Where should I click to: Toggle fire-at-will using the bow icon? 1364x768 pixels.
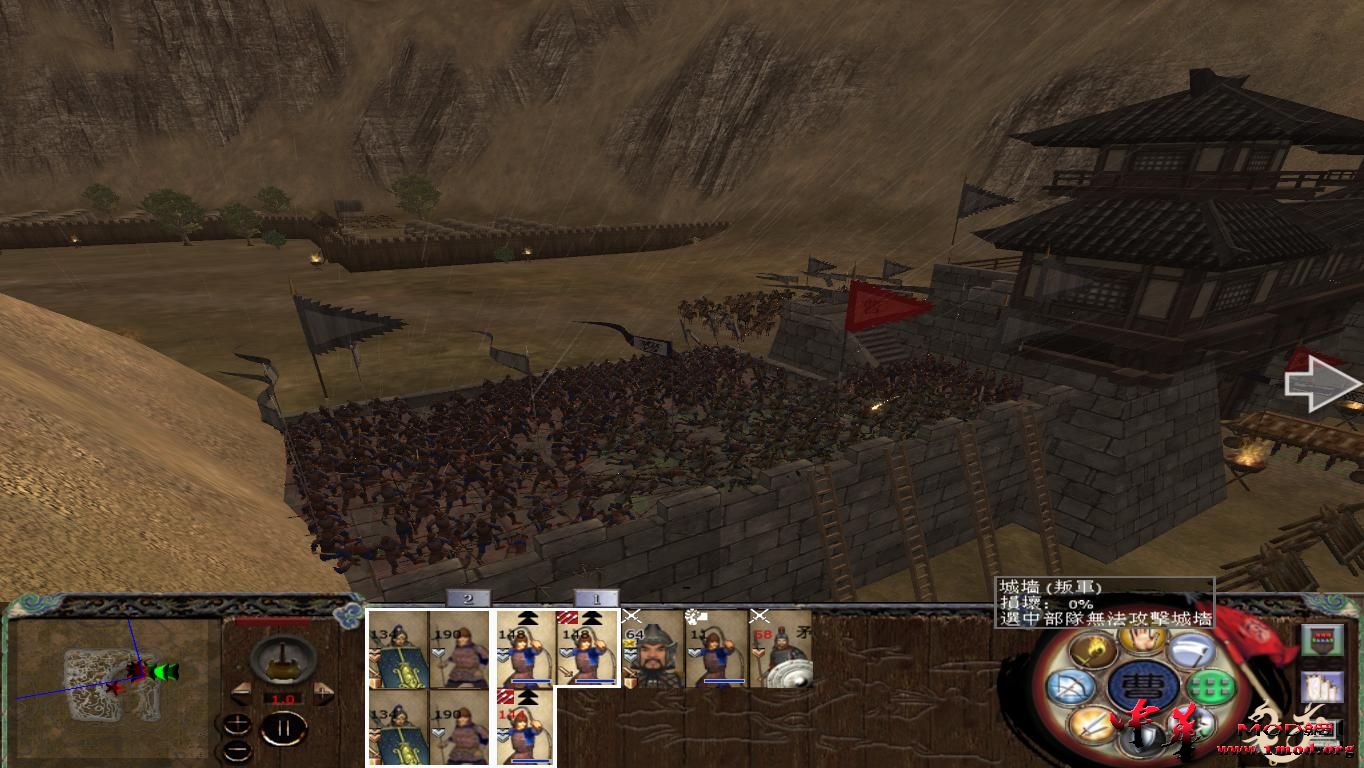1073,687
